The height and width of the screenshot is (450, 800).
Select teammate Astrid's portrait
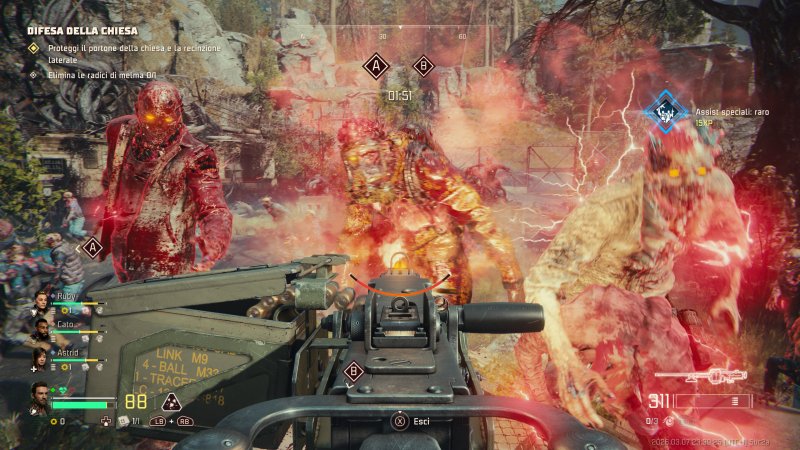click(x=41, y=356)
